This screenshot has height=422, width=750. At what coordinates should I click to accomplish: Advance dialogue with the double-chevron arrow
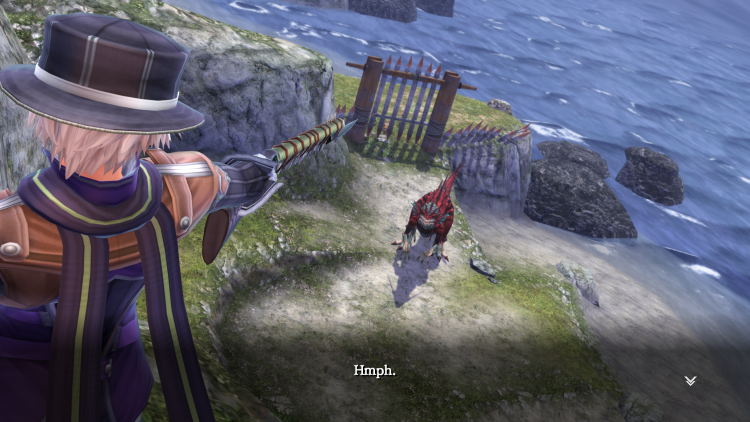(690, 380)
